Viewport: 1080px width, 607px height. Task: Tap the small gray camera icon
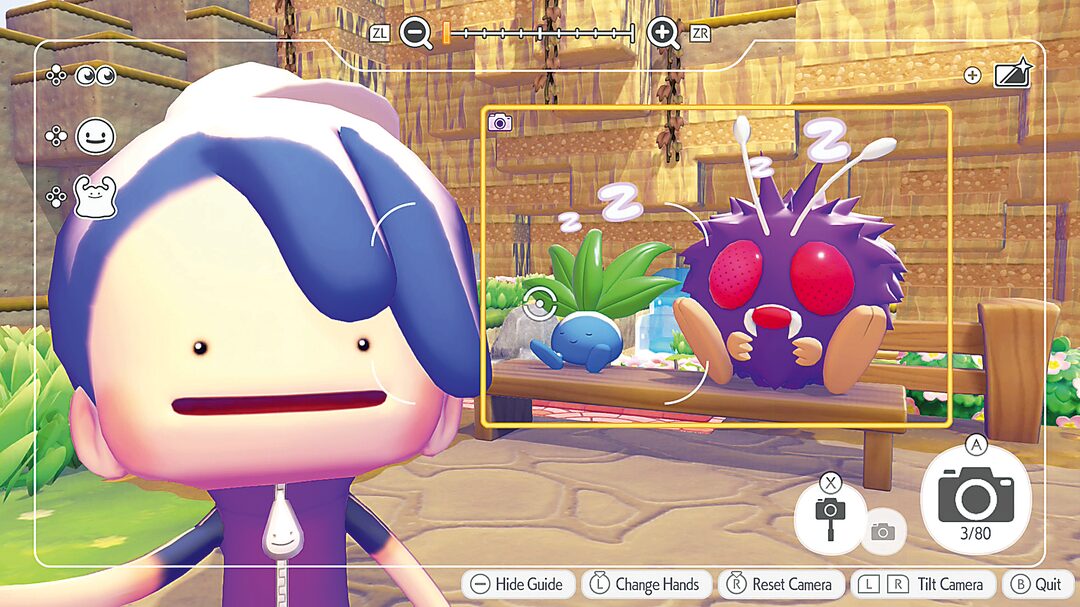[882, 532]
